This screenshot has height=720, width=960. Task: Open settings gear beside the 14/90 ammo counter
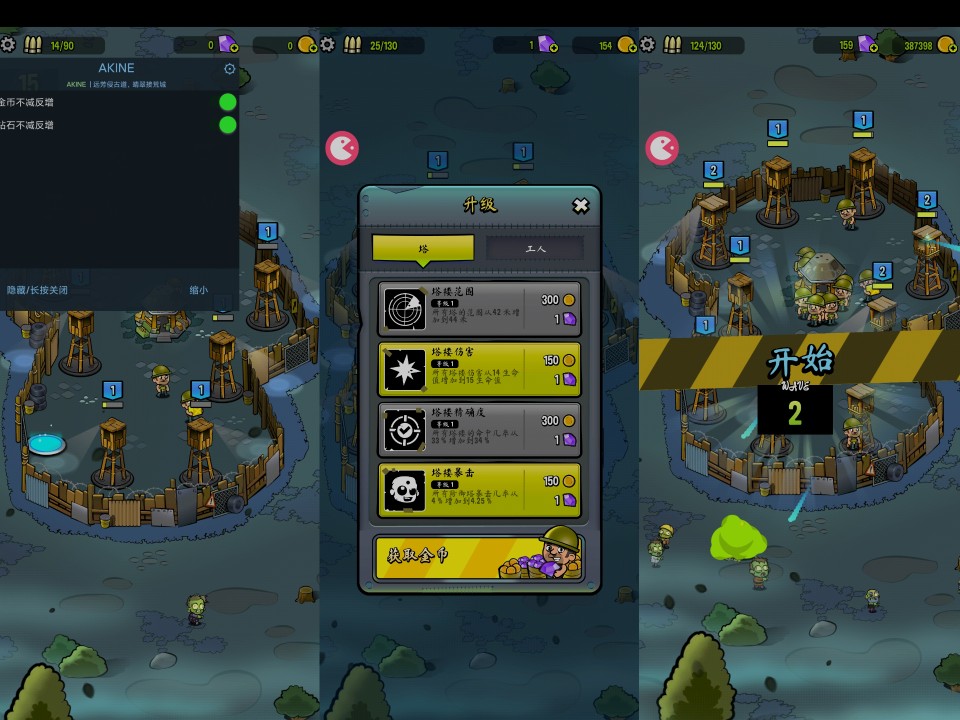[x=8, y=45]
